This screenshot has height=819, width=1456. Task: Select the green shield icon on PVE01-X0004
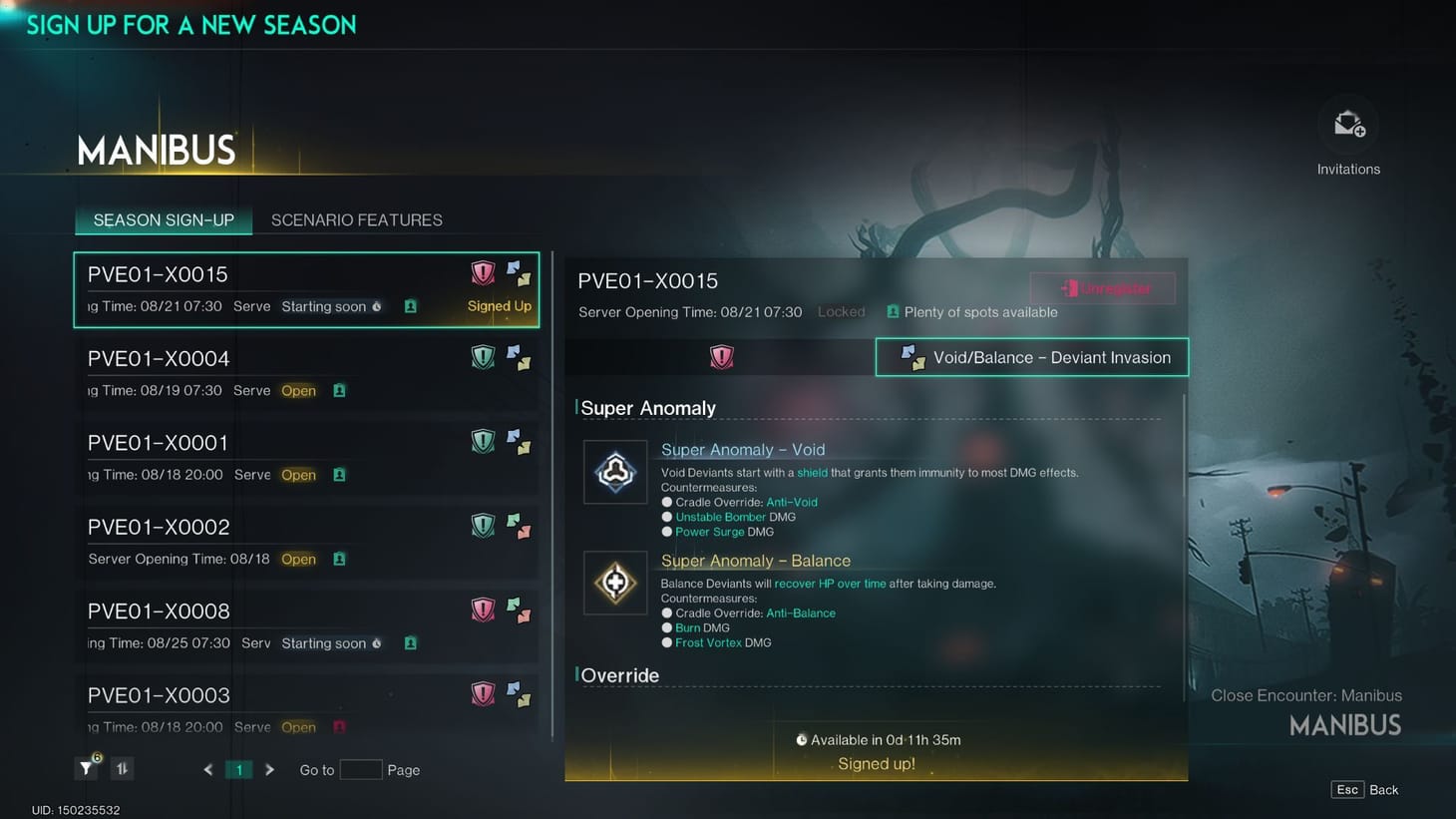click(483, 356)
